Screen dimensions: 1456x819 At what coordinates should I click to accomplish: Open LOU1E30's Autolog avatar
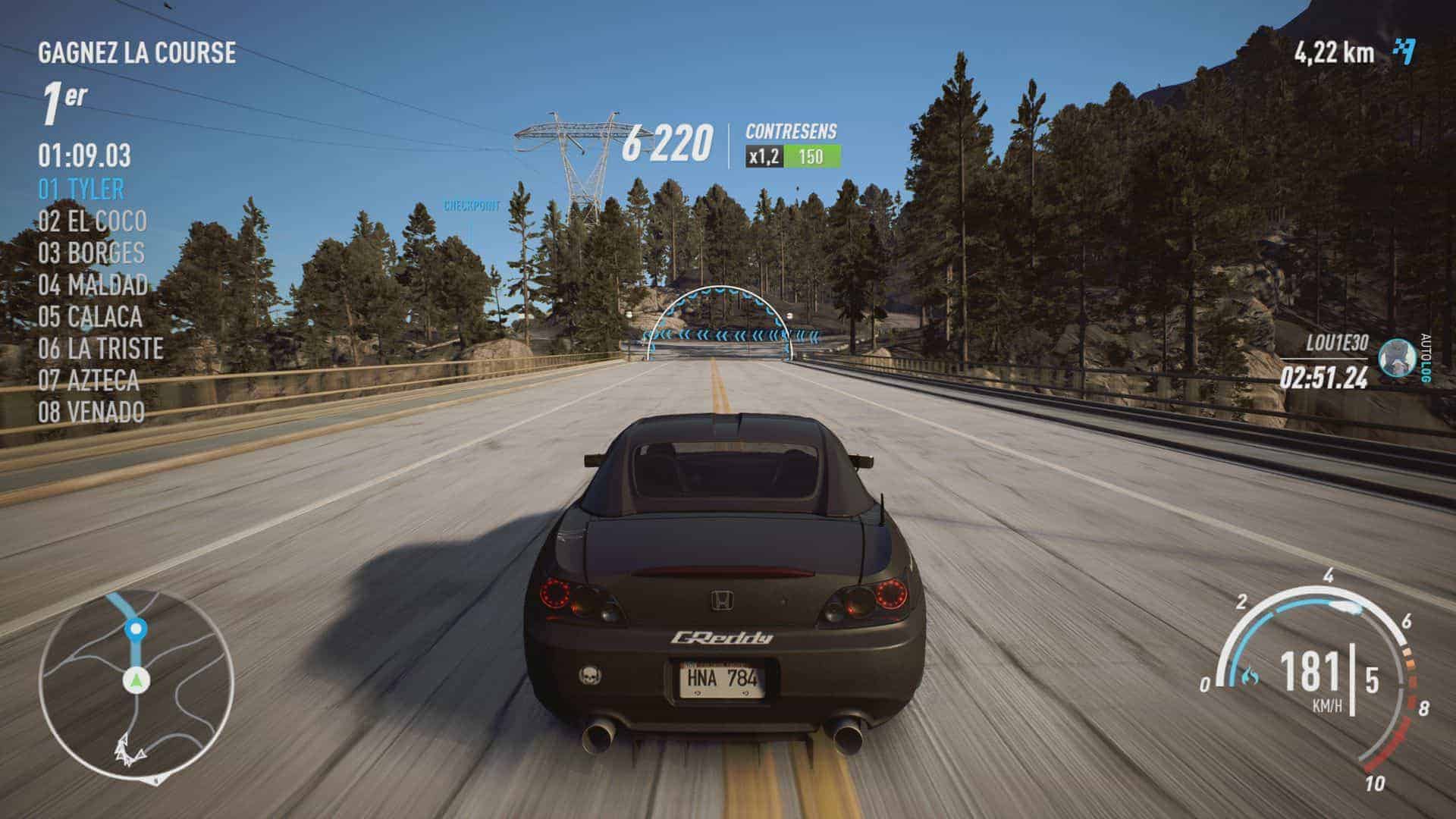point(1396,357)
